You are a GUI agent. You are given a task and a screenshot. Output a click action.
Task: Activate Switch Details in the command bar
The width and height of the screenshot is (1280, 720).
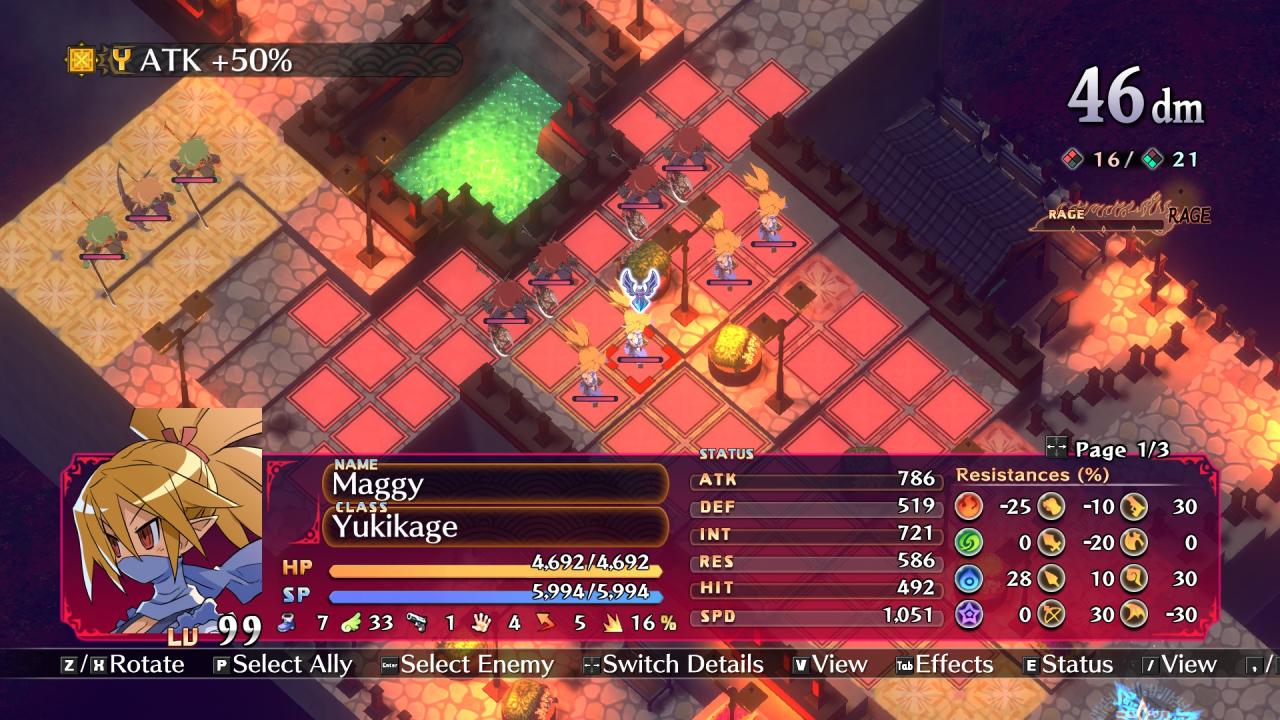coord(673,665)
